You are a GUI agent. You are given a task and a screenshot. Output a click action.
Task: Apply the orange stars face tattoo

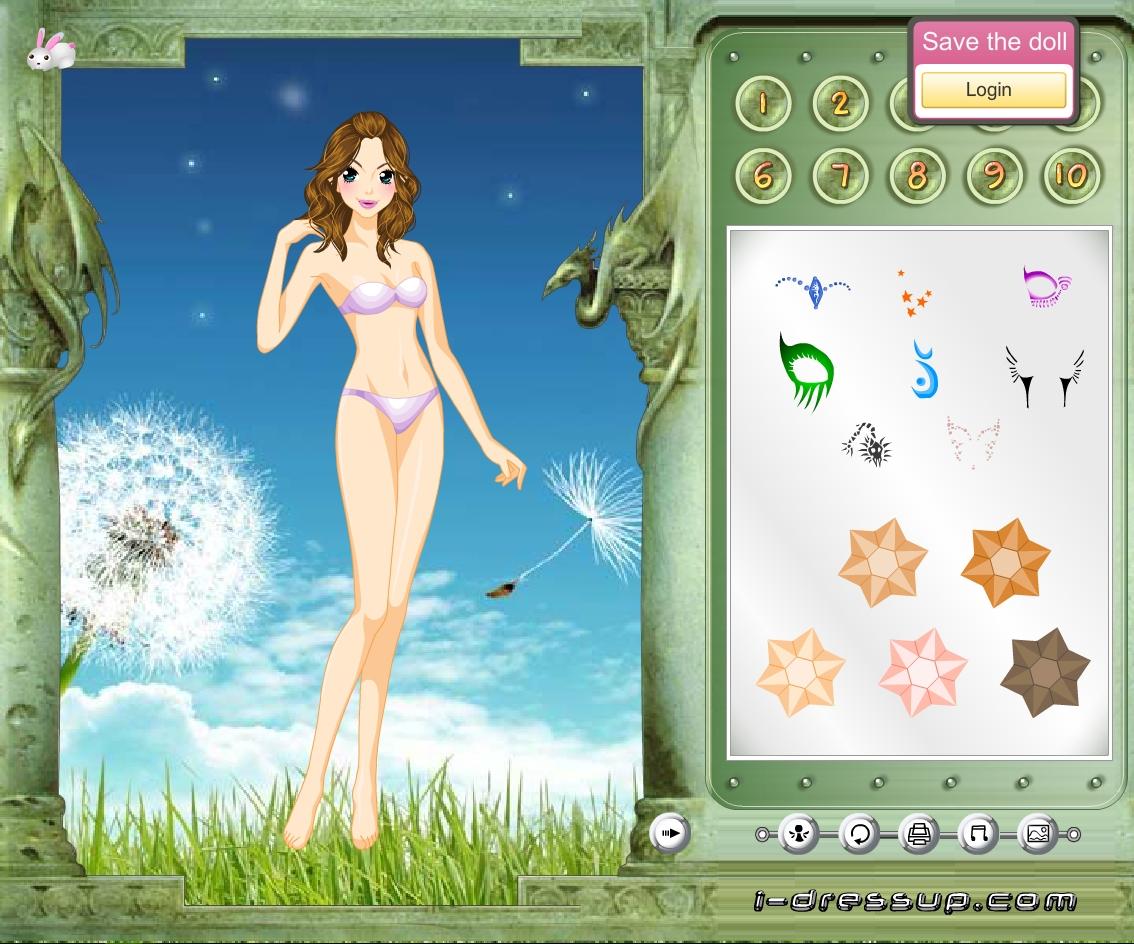(x=914, y=294)
